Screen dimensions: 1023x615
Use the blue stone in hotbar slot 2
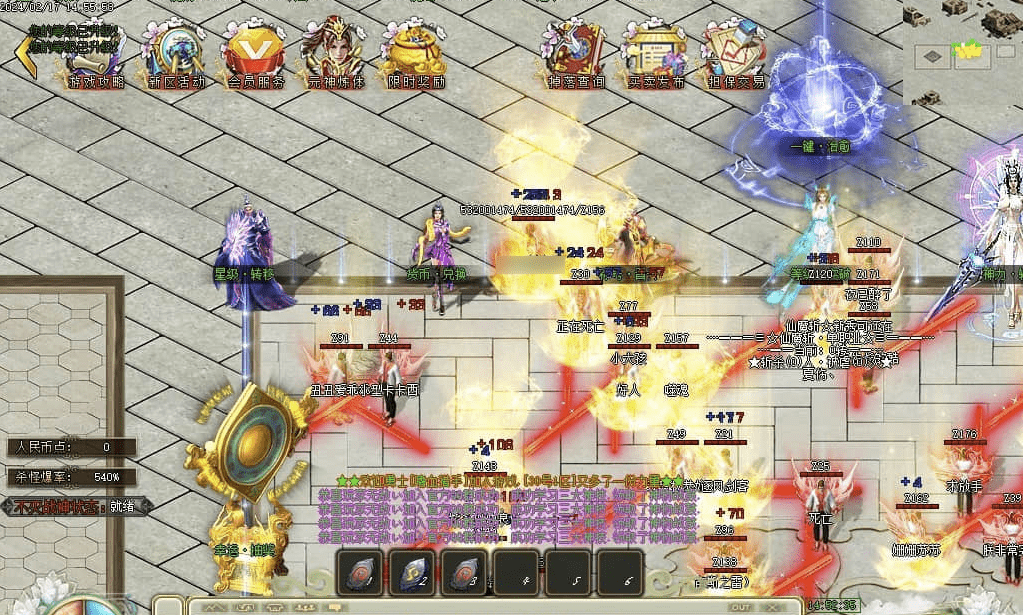click(x=412, y=574)
